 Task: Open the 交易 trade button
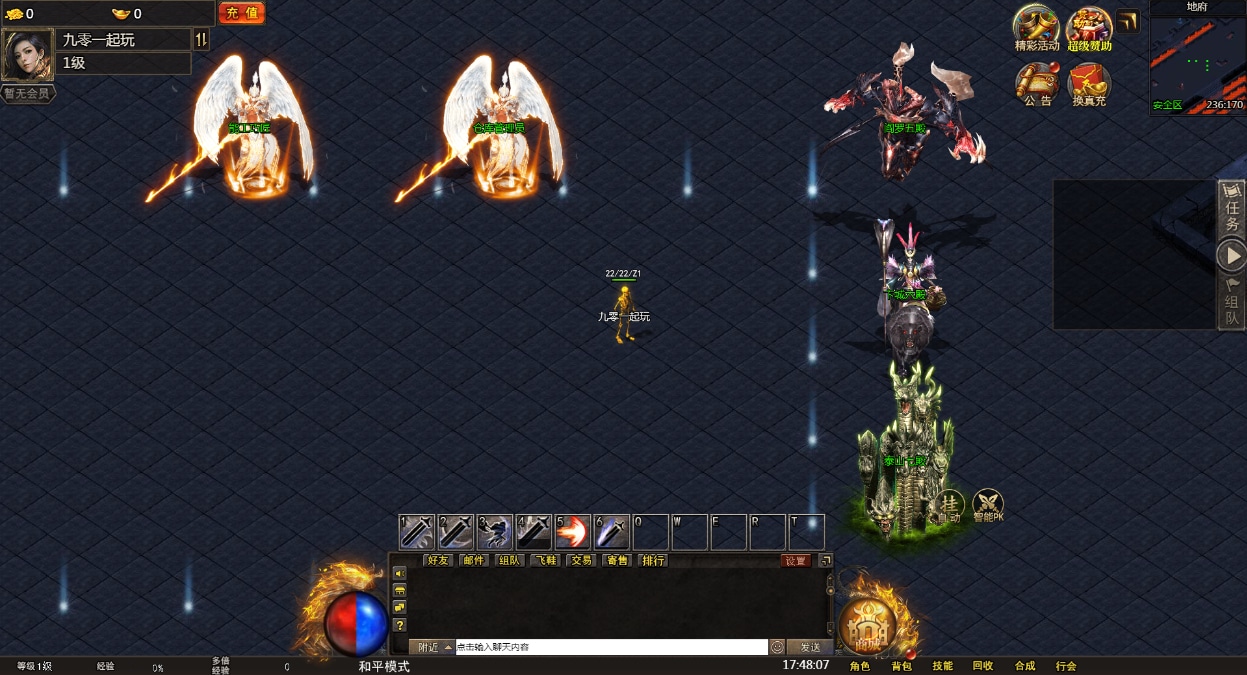(x=581, y=561)
